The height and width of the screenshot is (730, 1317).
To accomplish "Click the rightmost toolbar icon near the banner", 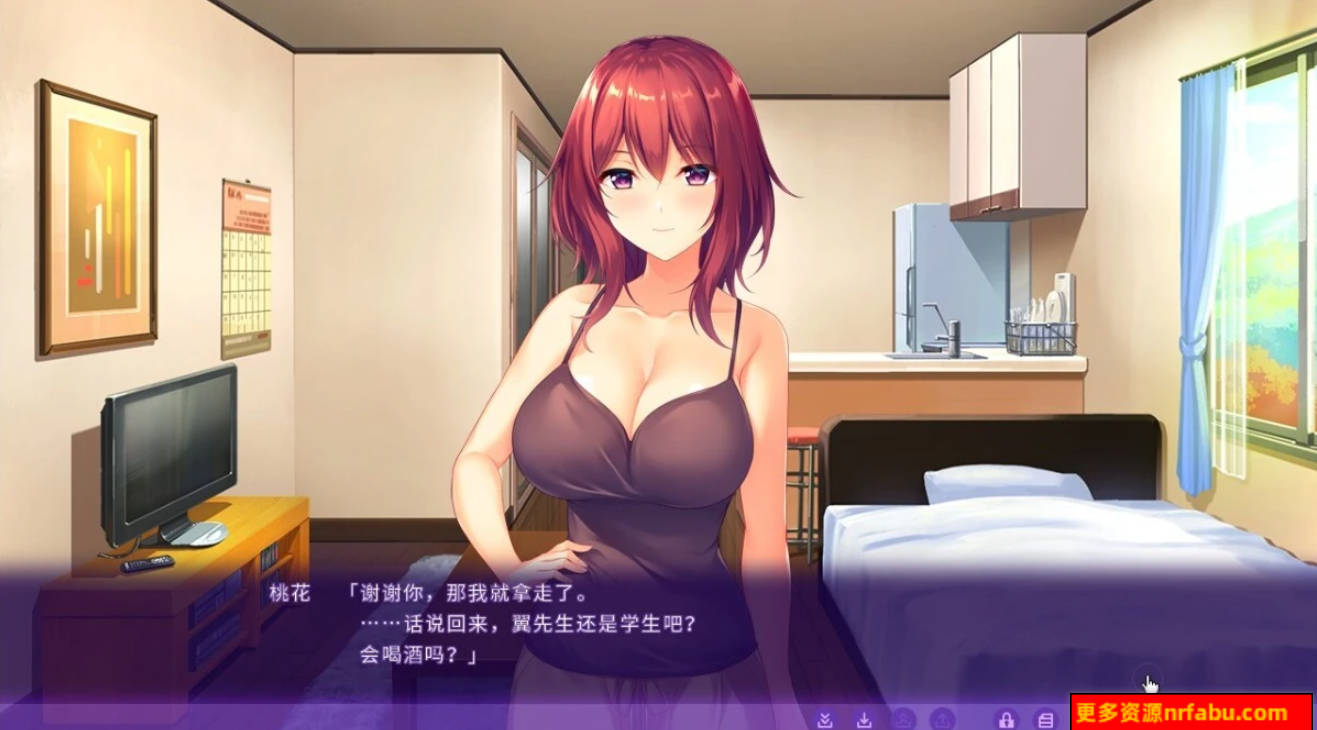I will tap(1043, 719).
